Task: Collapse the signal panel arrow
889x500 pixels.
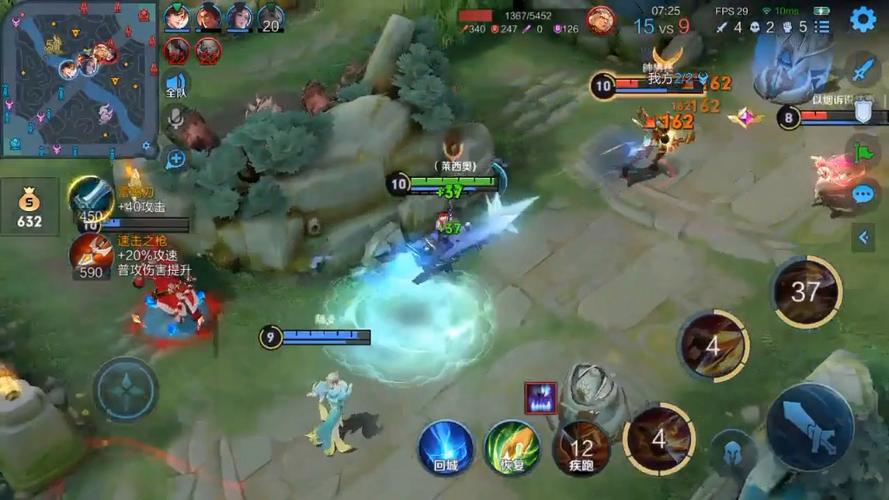Action: [x=864, y=237]
